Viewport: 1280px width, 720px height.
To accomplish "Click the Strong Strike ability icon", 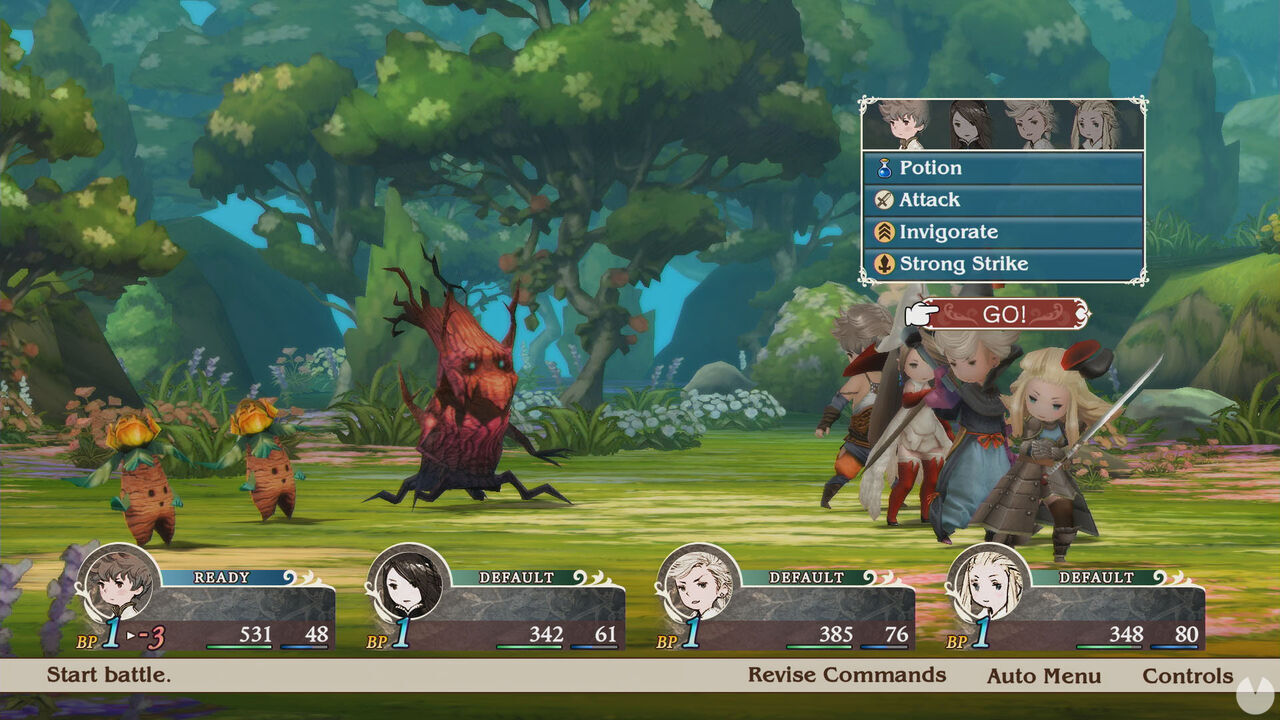I will point(884,263).
